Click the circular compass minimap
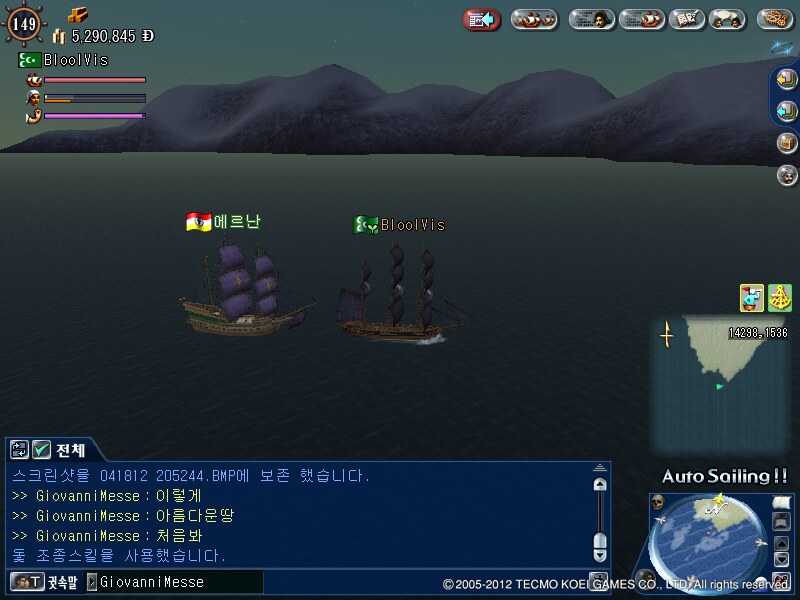 [709, 540]
